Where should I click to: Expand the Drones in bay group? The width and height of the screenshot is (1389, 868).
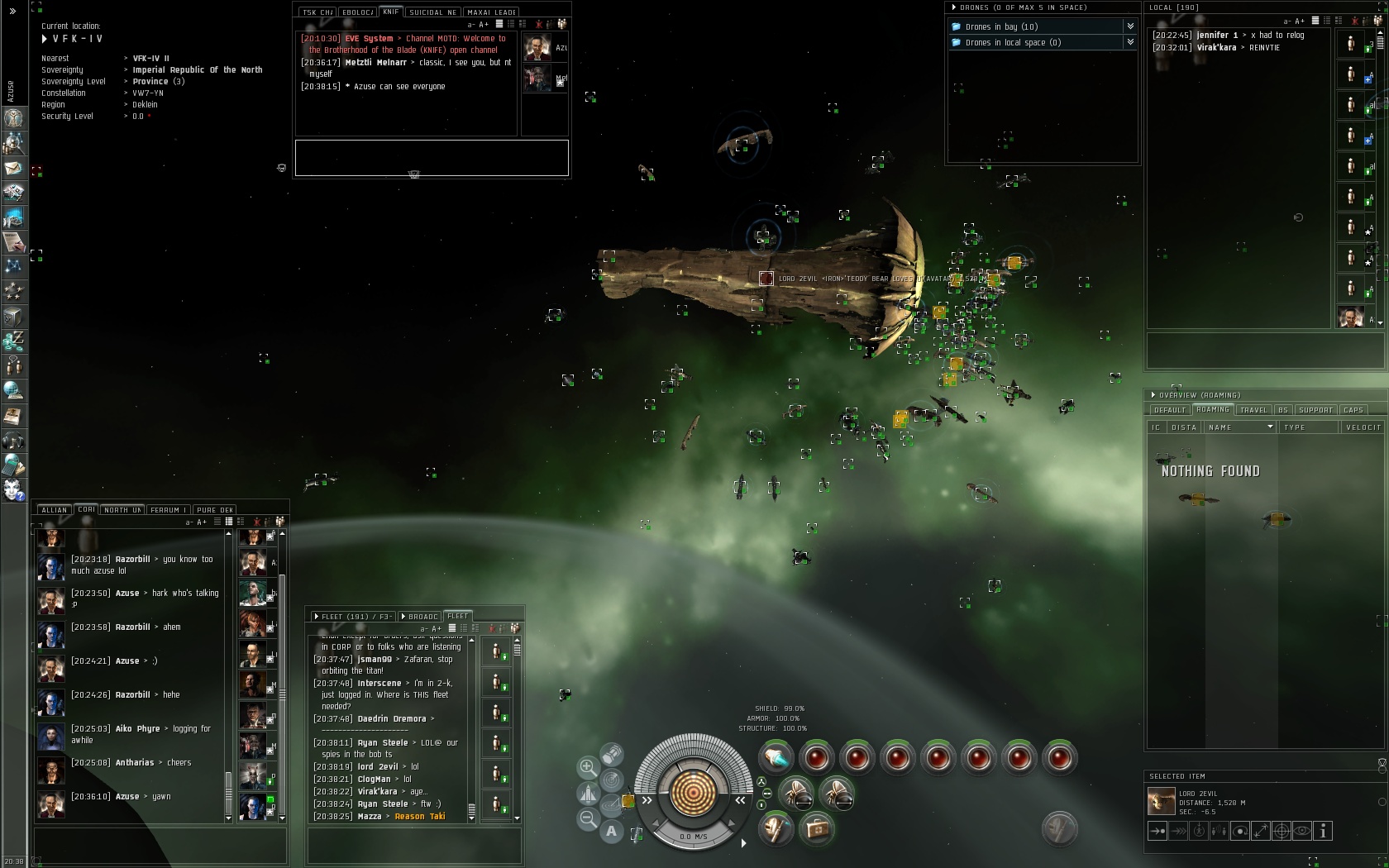pyautogui.click(x=1129, y=26)
